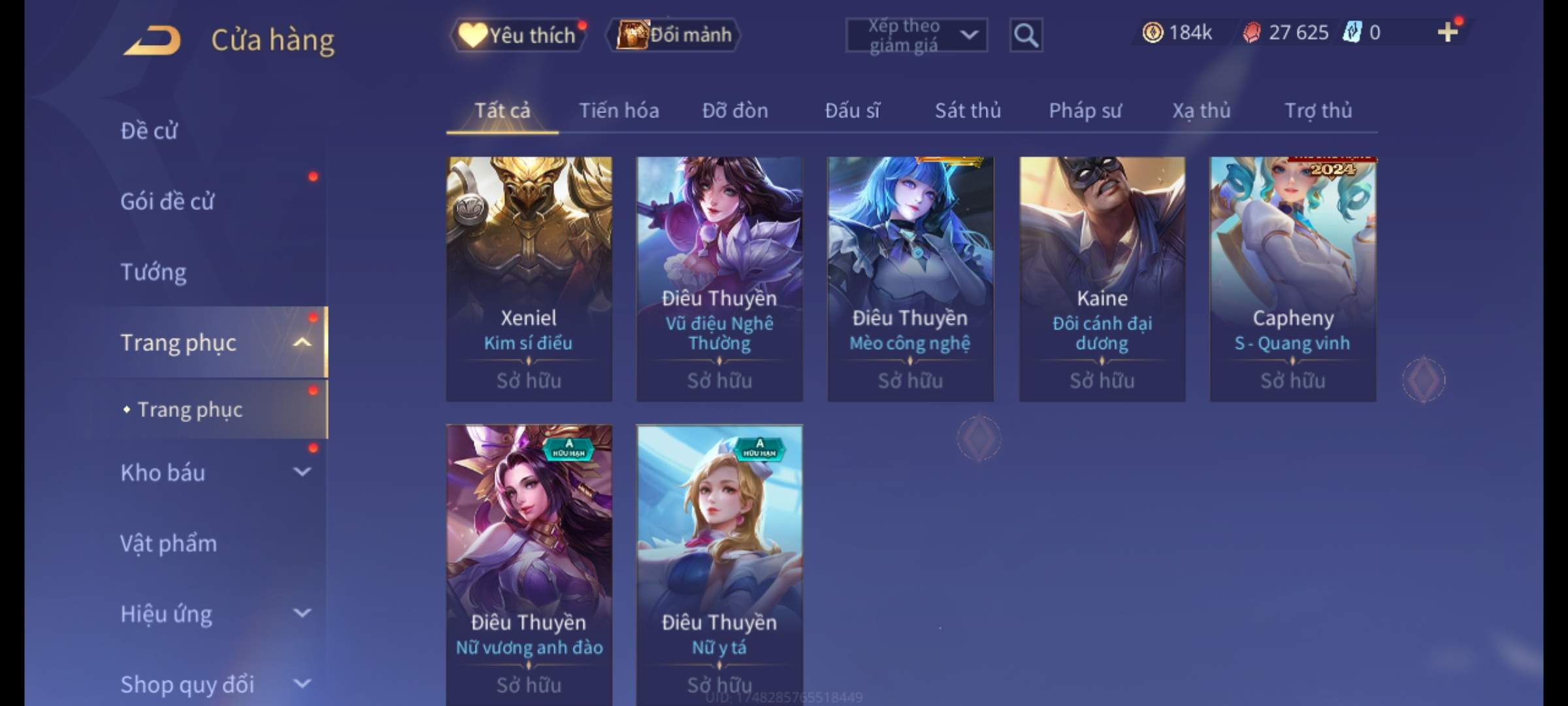Select the Capheny S - Quang vinh skin
Image resolution: width=1568 pixels, height=706 pixels.
[1293, 278]
